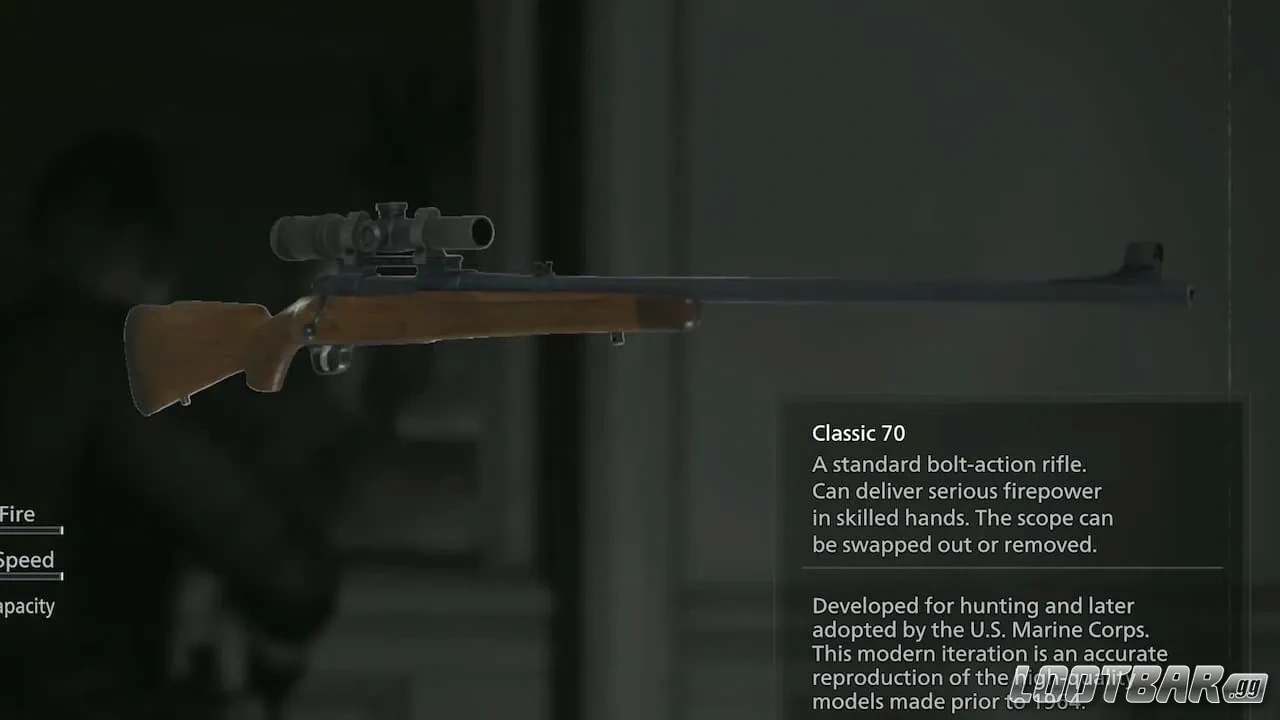Click the rifle's trigger guard
1280x720 pixels.
point(330,355)
